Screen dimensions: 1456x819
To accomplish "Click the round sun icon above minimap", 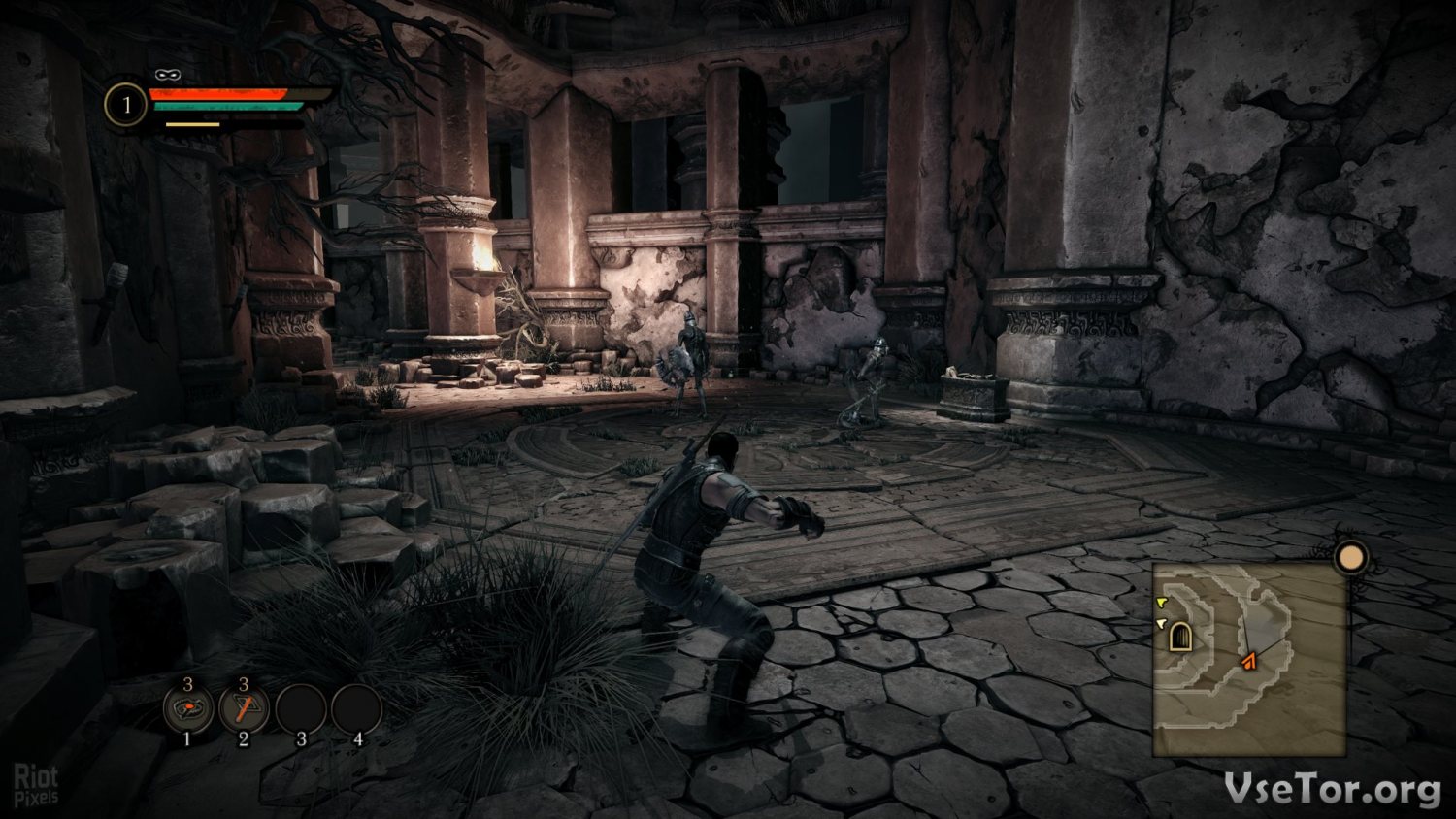I will click(x=1350, y=558).
